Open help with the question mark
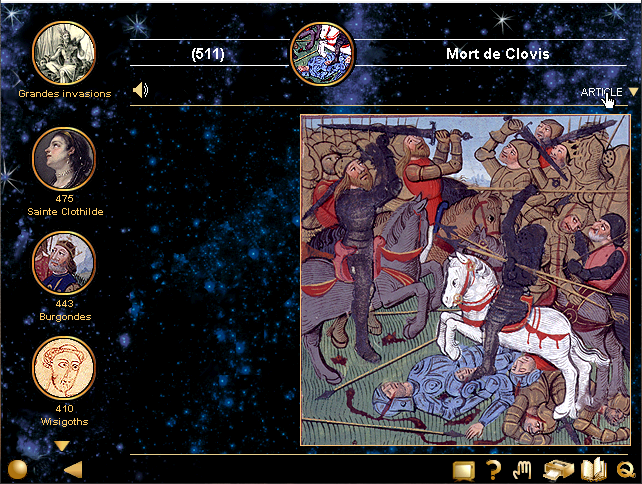 493,470
